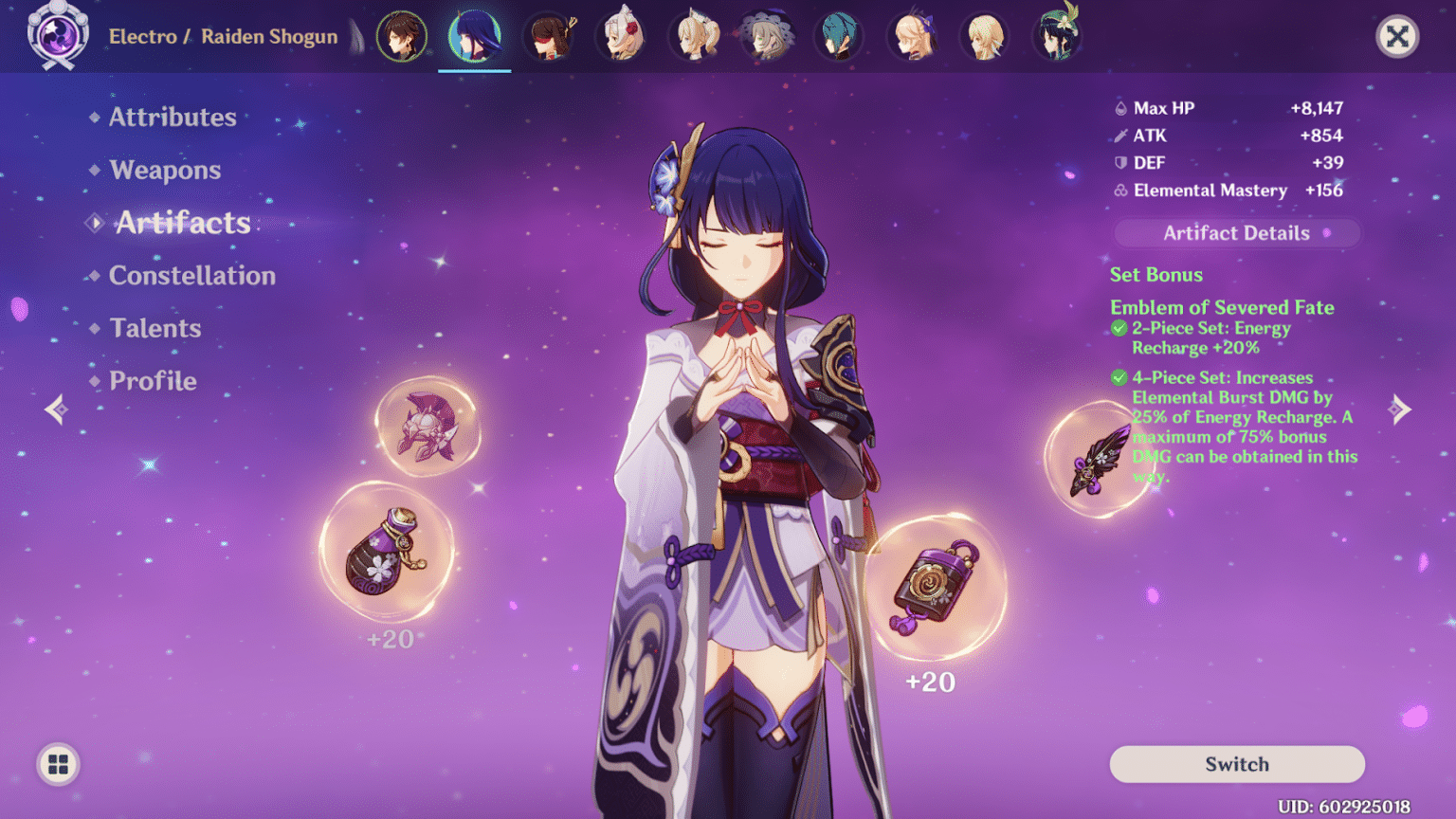Open the four-square grid menu button

58,764
